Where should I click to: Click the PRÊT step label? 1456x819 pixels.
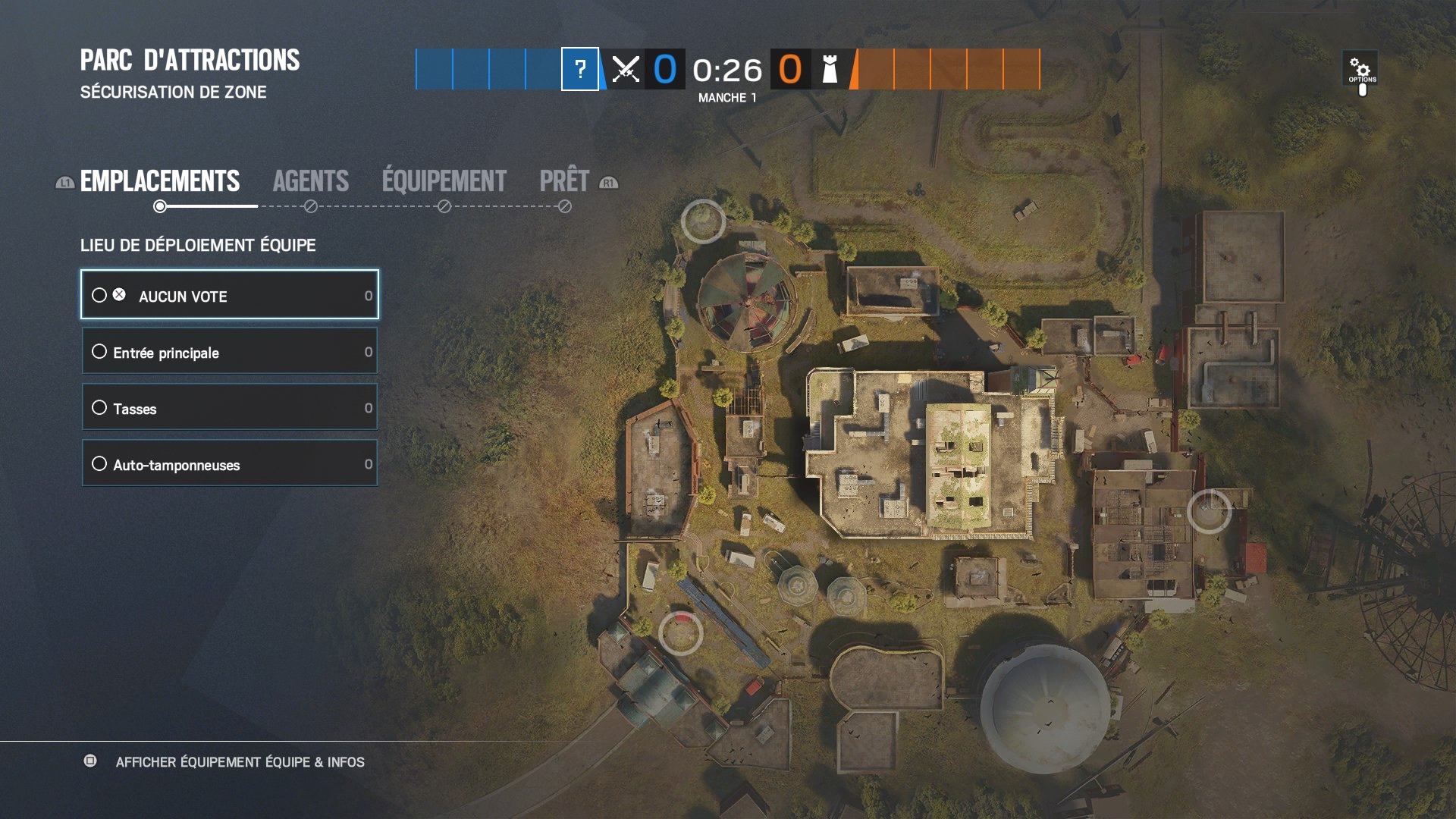(x=564, y=181)
